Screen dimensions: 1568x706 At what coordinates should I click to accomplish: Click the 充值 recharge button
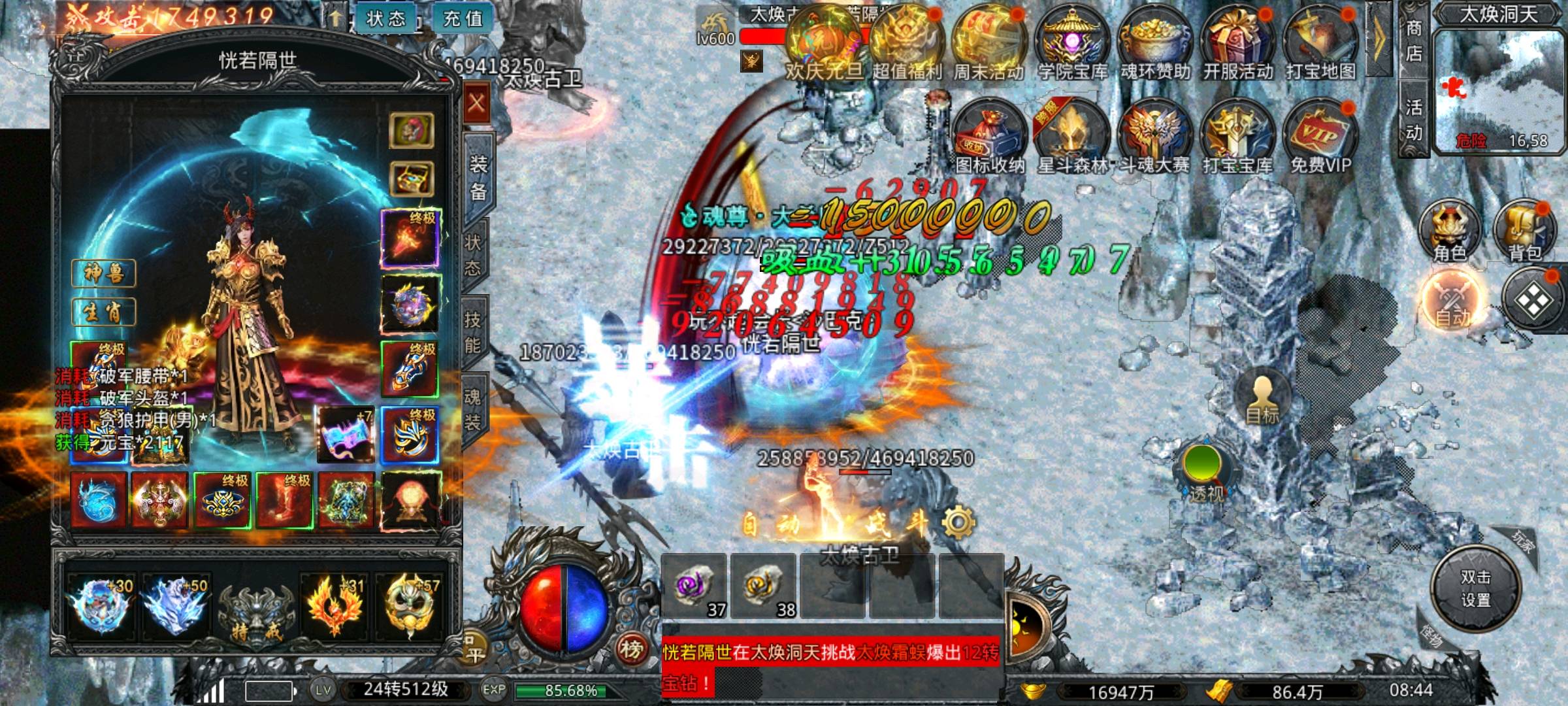click(463, 18)
